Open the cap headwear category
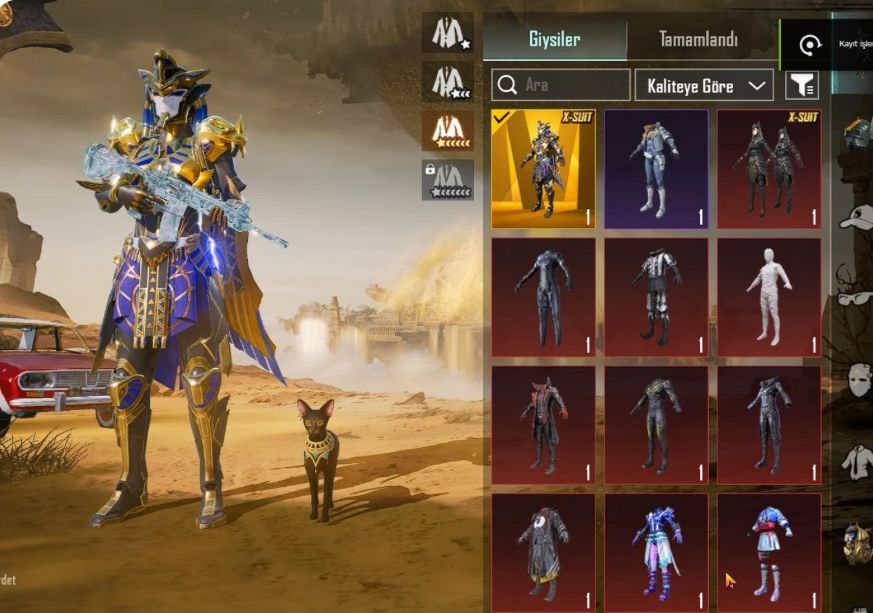 click(856, 217)
